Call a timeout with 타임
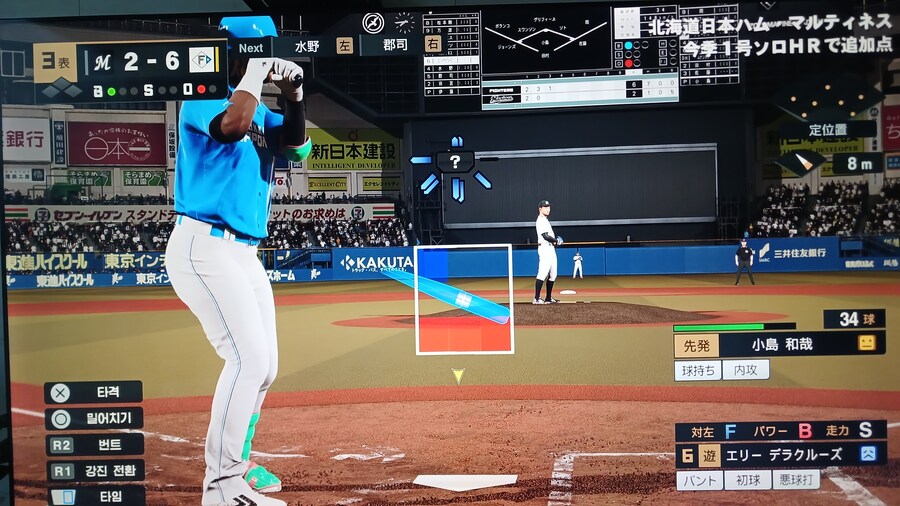Image resolution: width=900 pixels, height=506 pixels. [x=93, y=495]
